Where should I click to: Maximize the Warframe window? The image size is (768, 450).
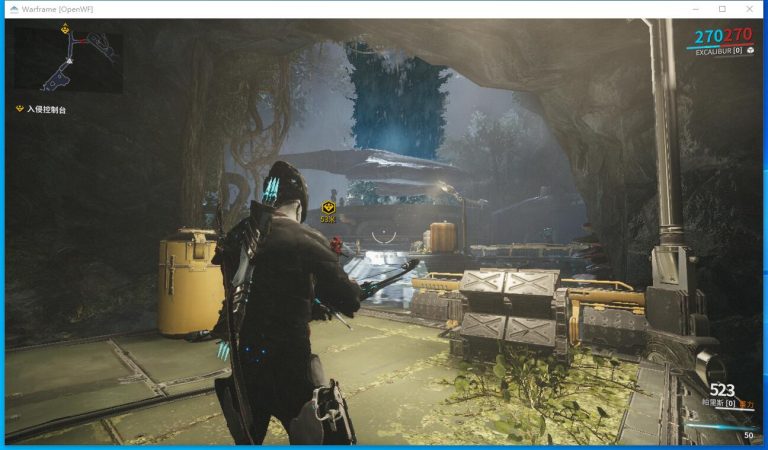(x=722, y=9)
